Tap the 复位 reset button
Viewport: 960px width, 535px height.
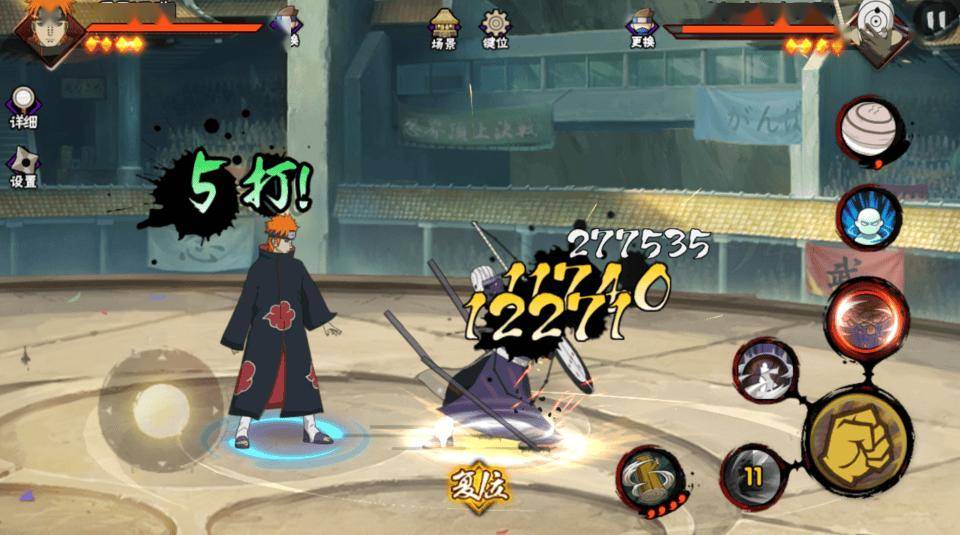[x=479, y=488]
